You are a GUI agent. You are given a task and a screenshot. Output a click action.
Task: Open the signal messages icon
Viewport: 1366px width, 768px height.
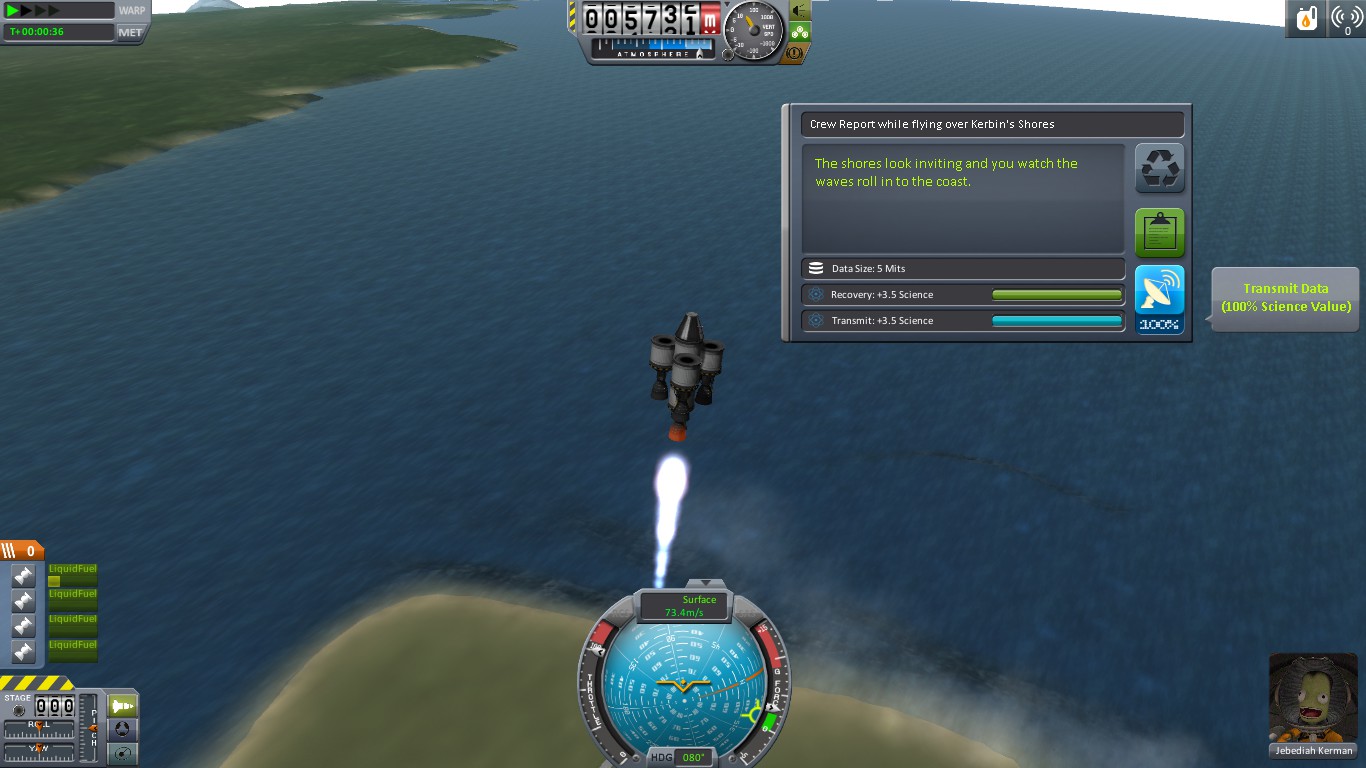1347,19
